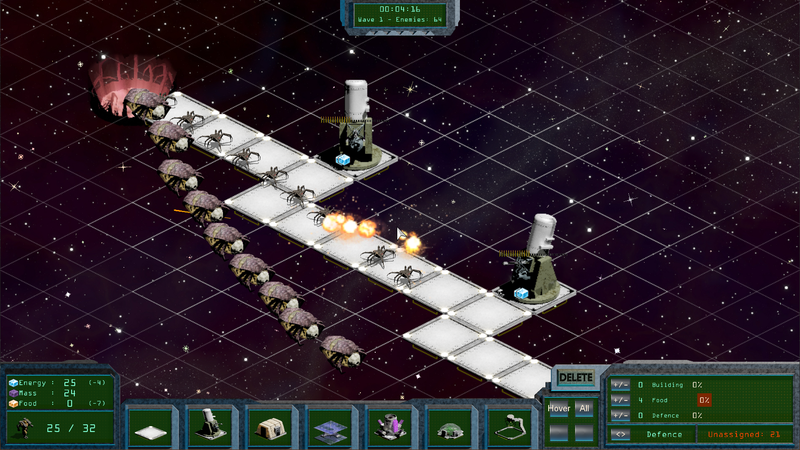Choose the green dome building
This screenshot has width=800, height=450.
[449, 427]
